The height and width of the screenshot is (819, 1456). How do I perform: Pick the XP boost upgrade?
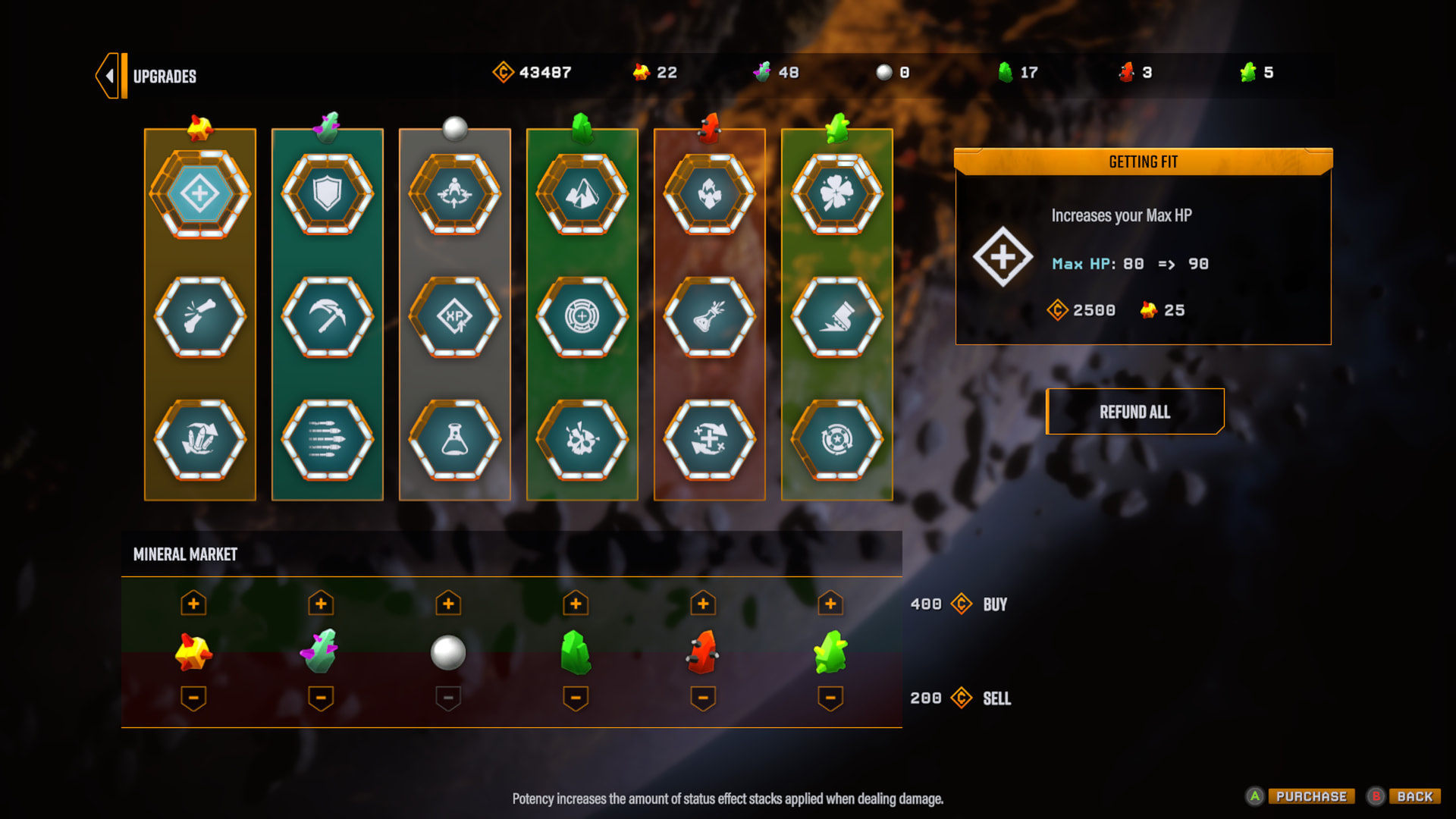click(455, 316)
